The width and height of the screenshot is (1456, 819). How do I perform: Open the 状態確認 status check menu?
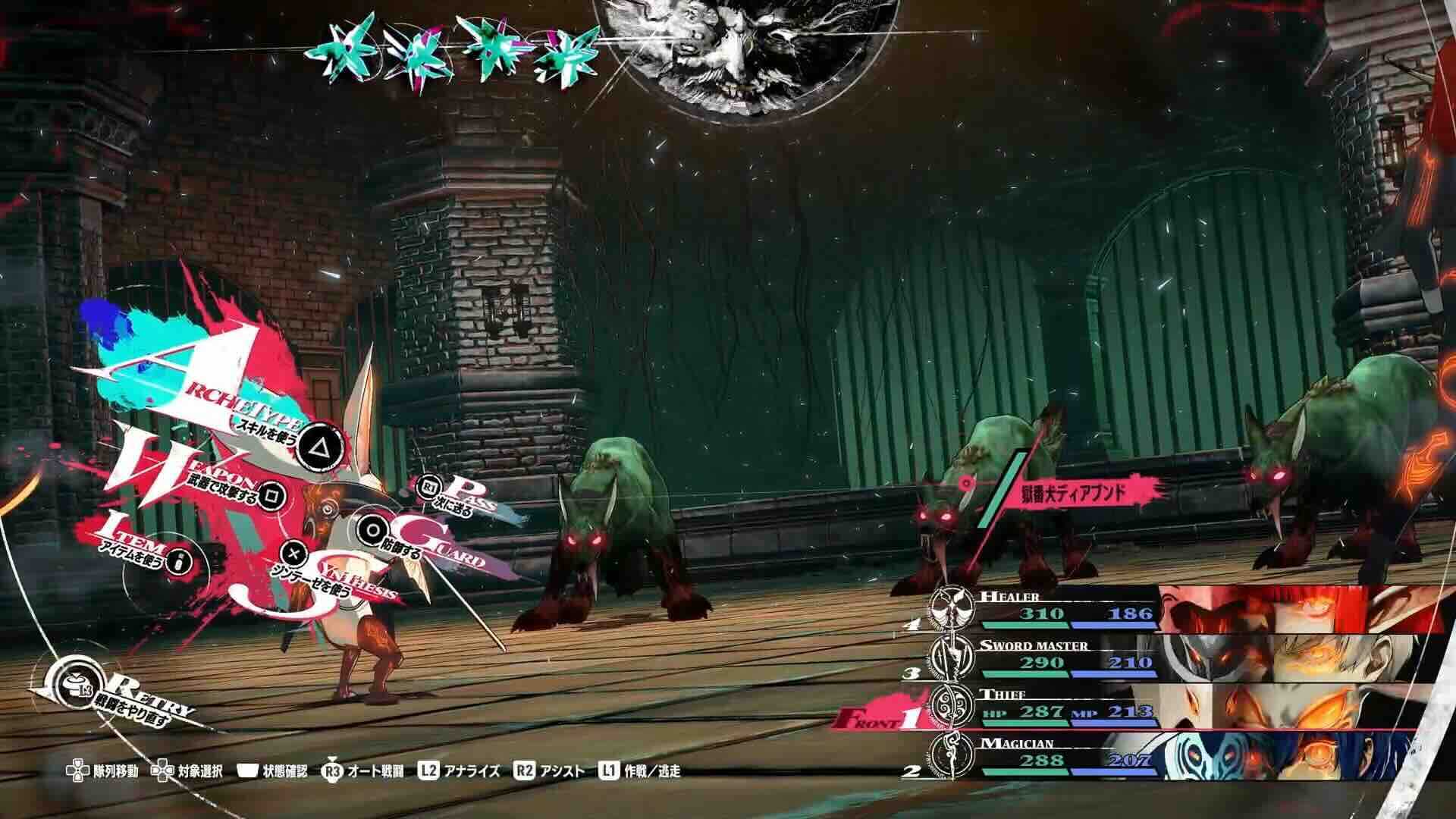click(248, 769)
